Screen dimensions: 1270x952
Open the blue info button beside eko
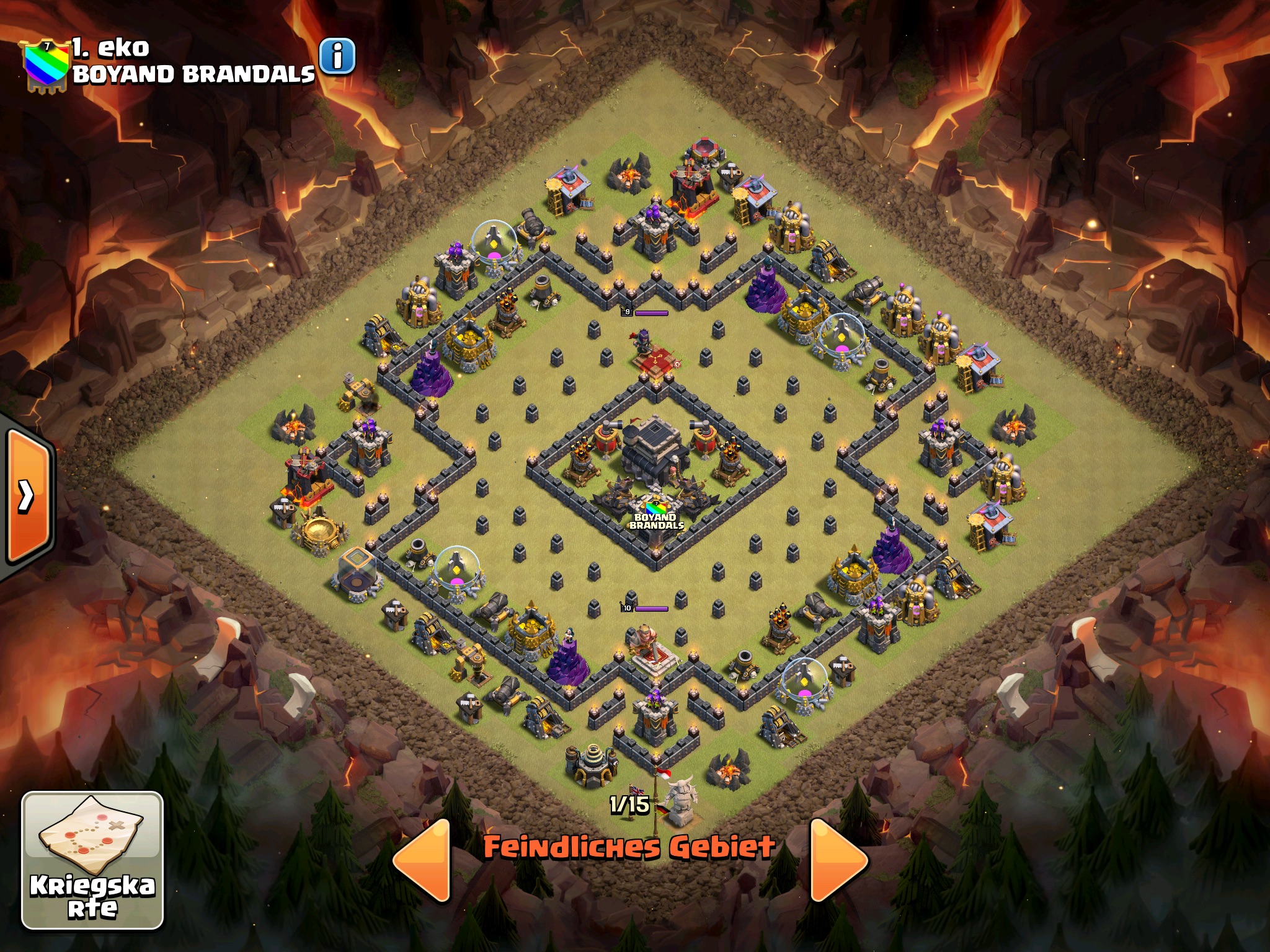coord(337,57)
